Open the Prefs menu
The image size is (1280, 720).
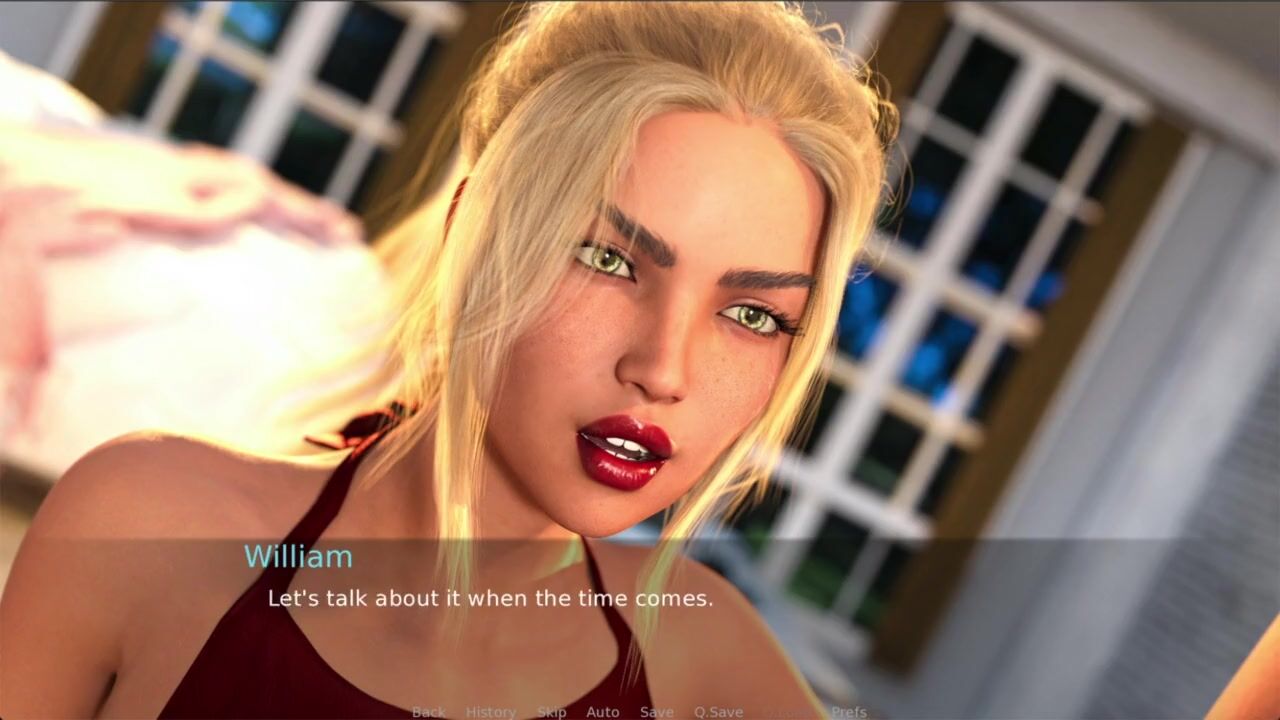click(849, 712)
